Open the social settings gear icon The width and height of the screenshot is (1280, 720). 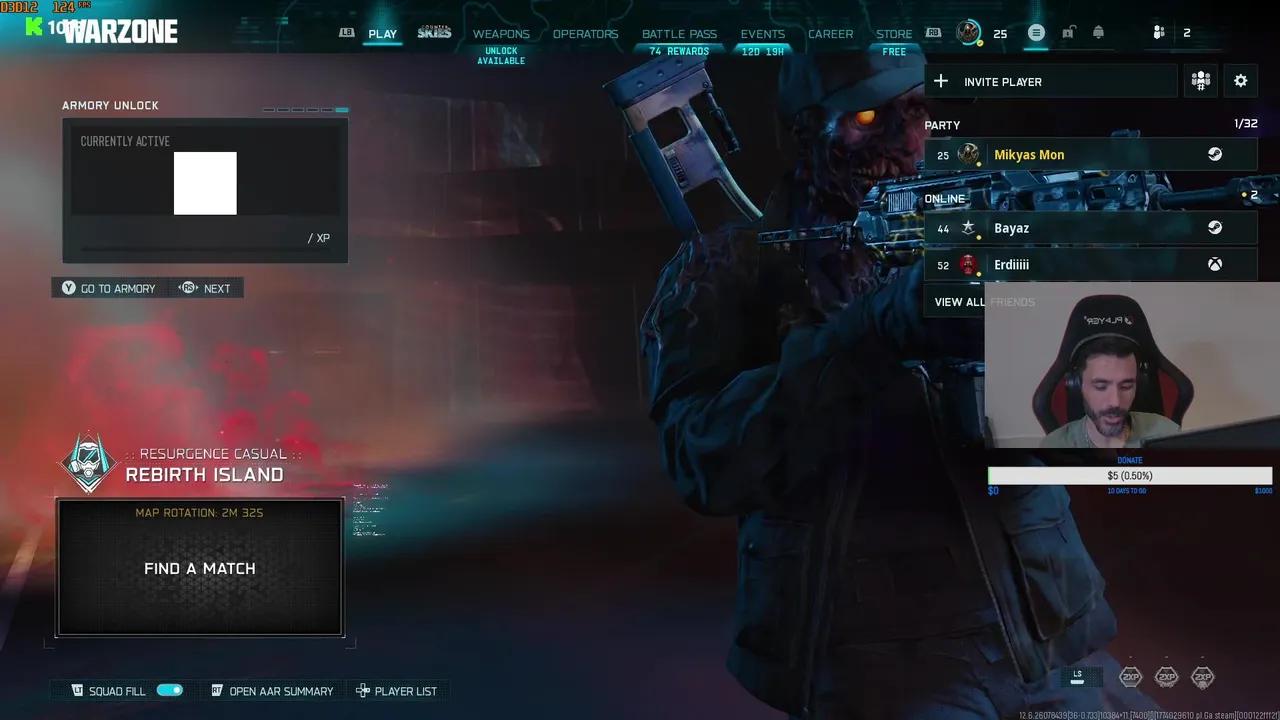click(1240, 81)
